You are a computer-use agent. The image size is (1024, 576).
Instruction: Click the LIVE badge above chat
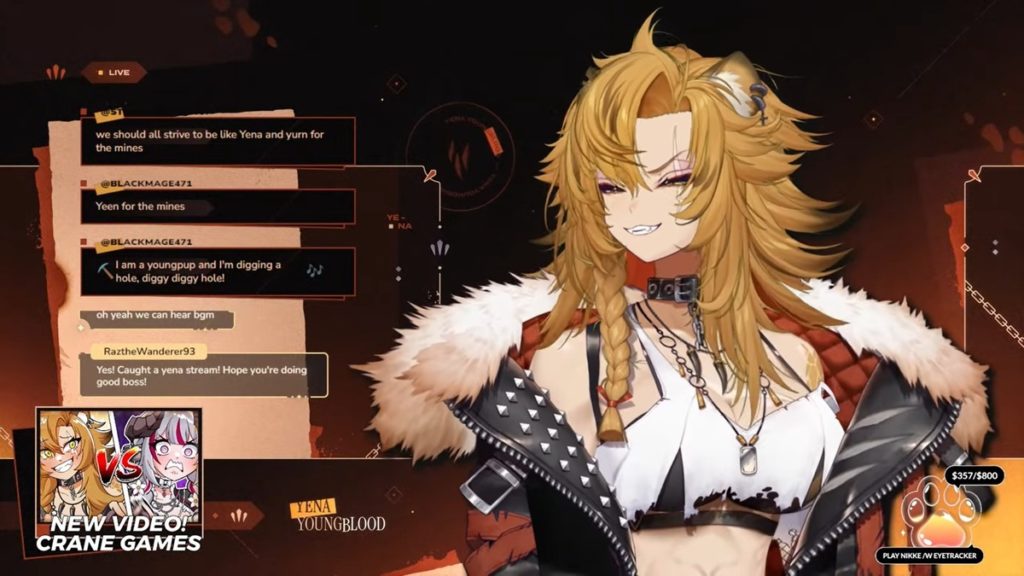(x=114, y=72)
